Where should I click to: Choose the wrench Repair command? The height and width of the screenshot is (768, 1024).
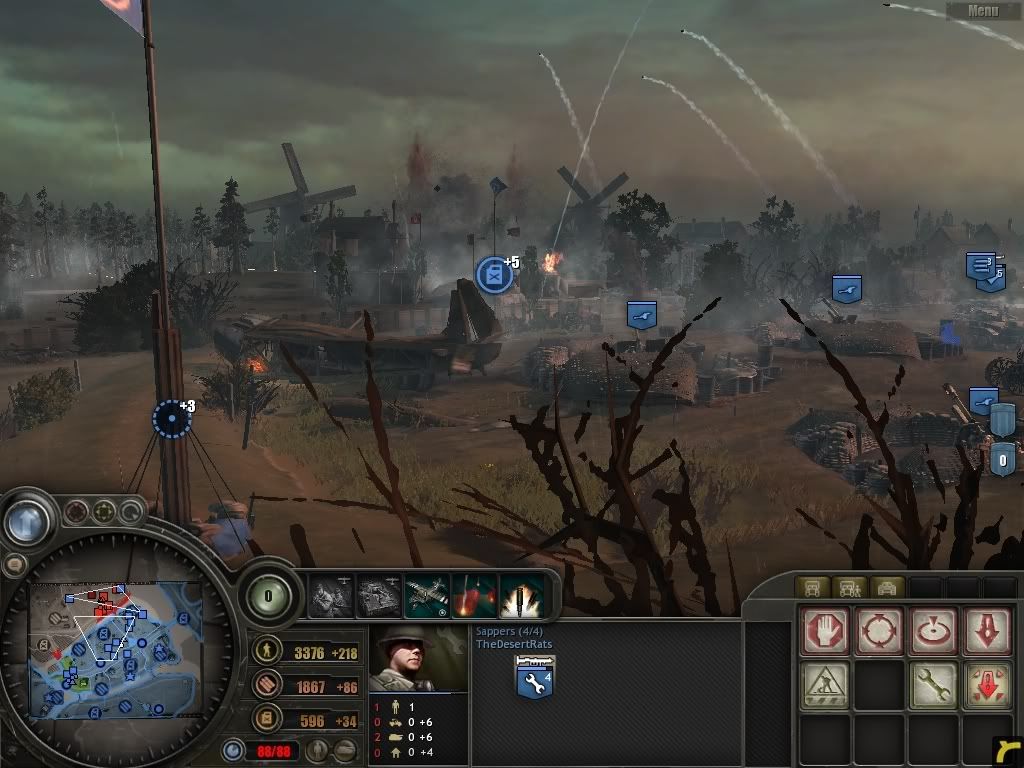click(x=933, y=686)
